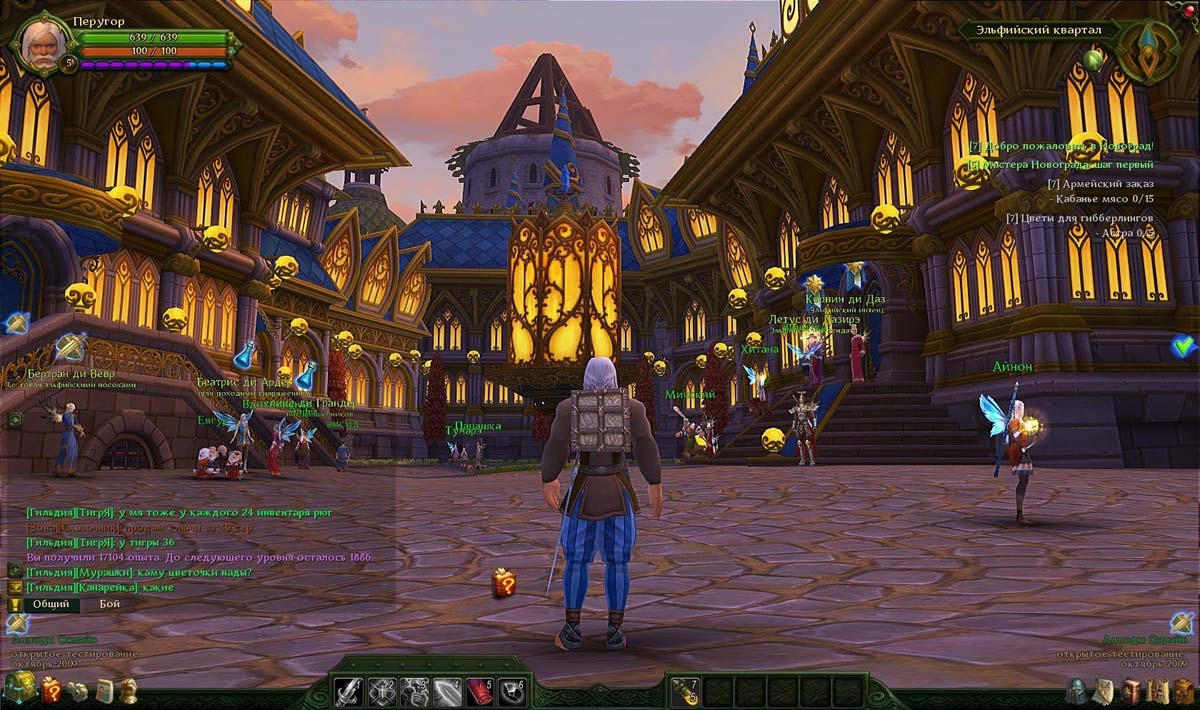The height and width of the screenshot is (710, 1200).
Task: Open the orange question mark help icon
Action: [51, 689]
